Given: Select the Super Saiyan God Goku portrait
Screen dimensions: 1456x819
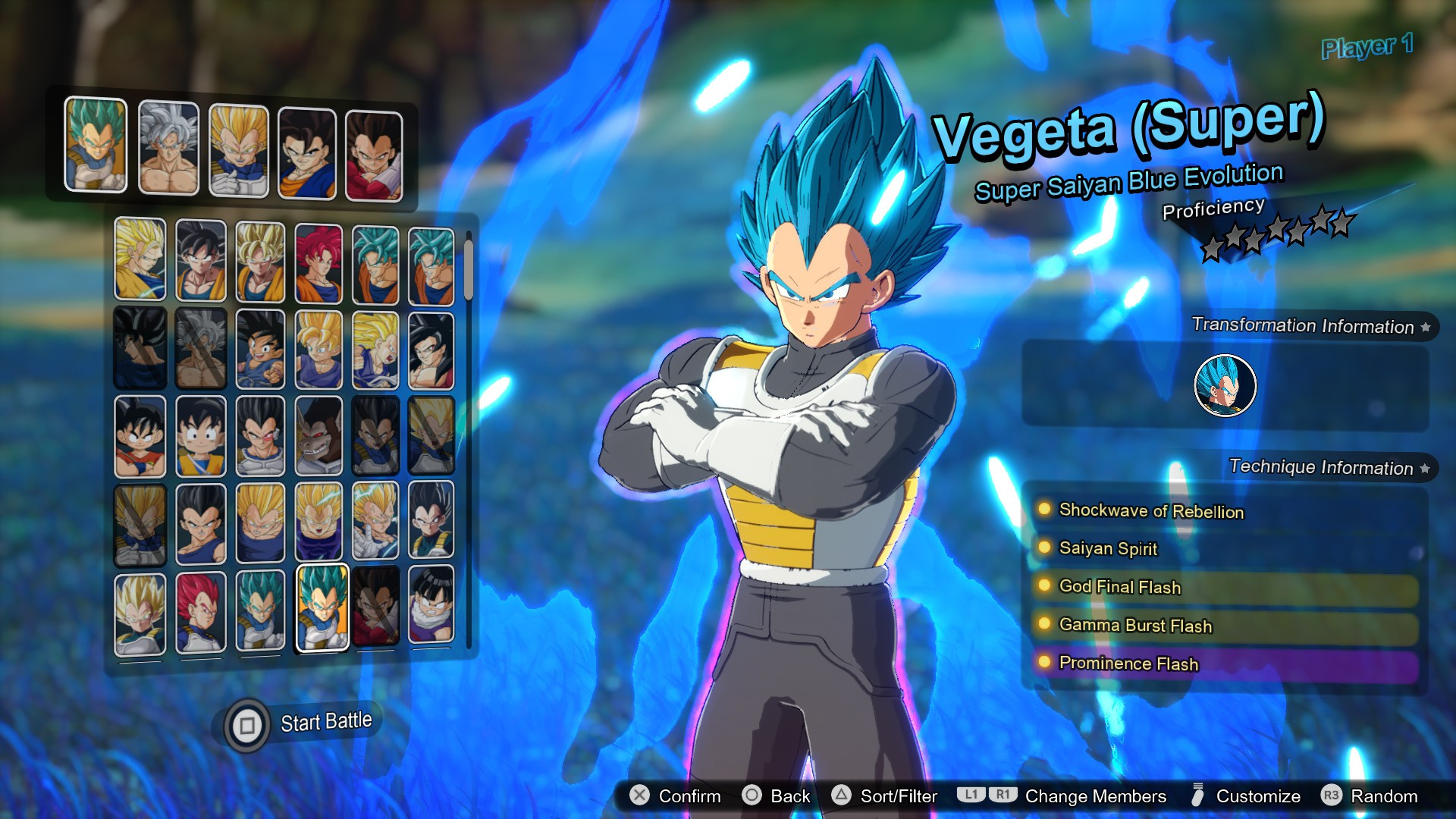Looking at the screenshot, I should [x=319, y=260].
